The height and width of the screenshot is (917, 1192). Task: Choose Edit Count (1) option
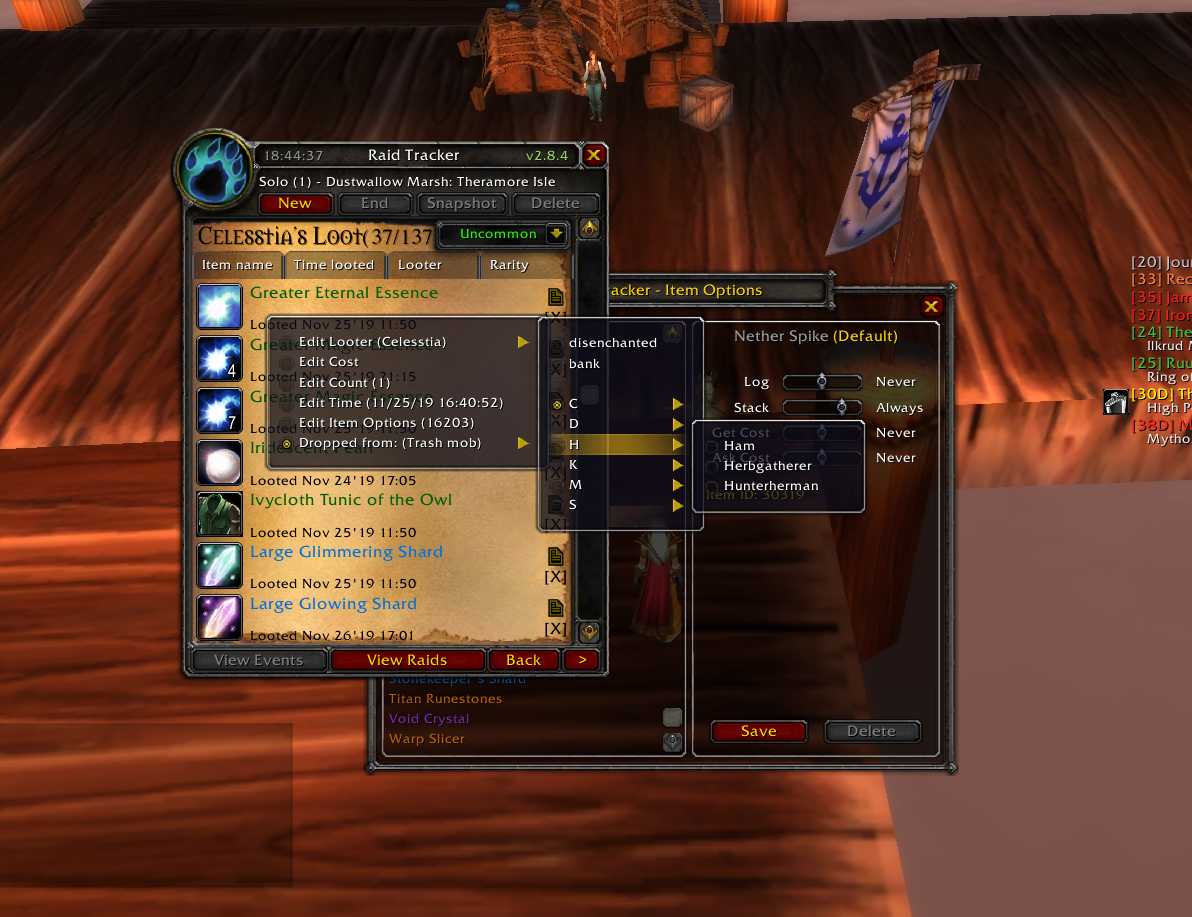coord(344,382)
